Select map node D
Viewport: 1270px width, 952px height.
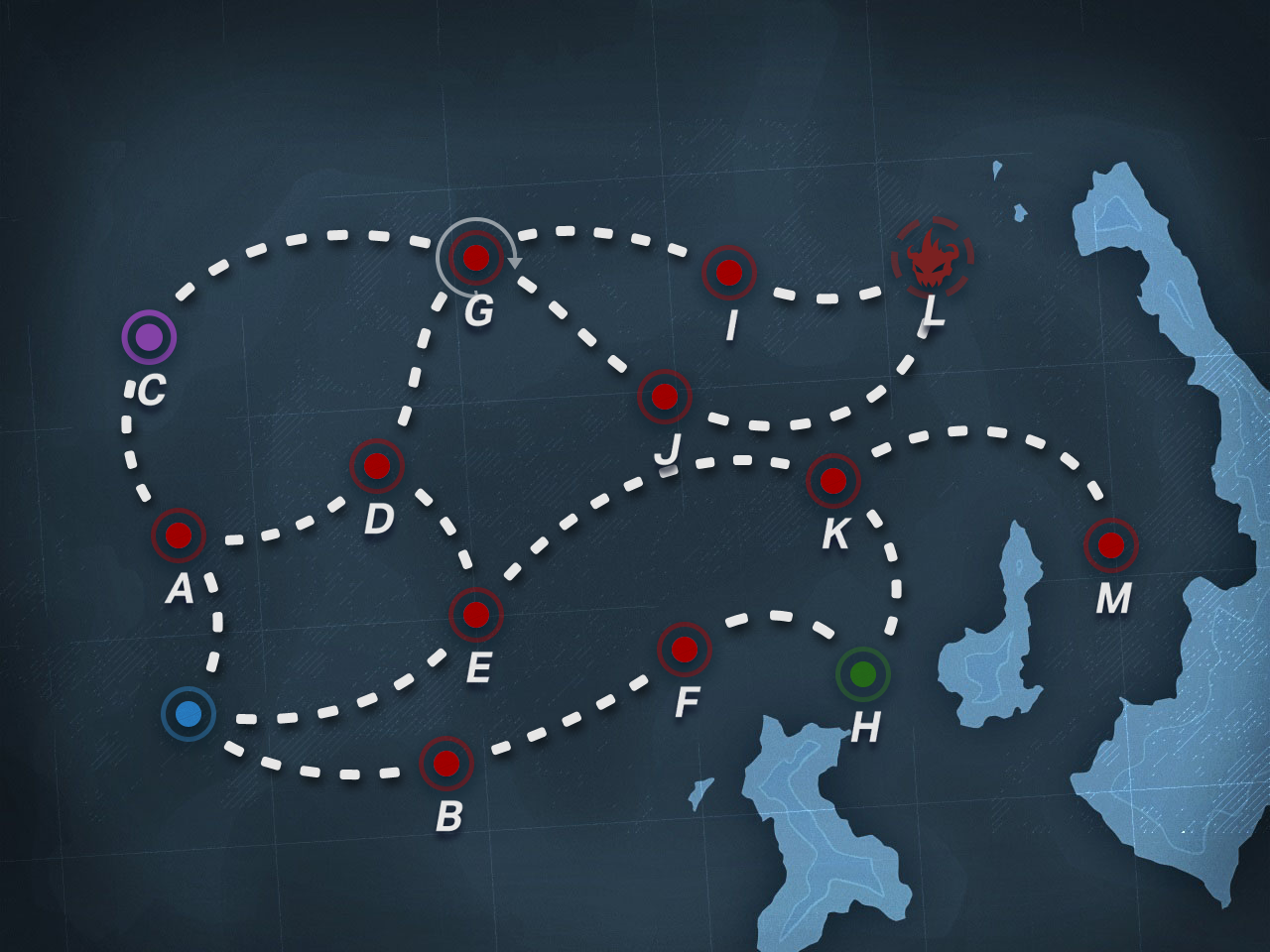377,465
